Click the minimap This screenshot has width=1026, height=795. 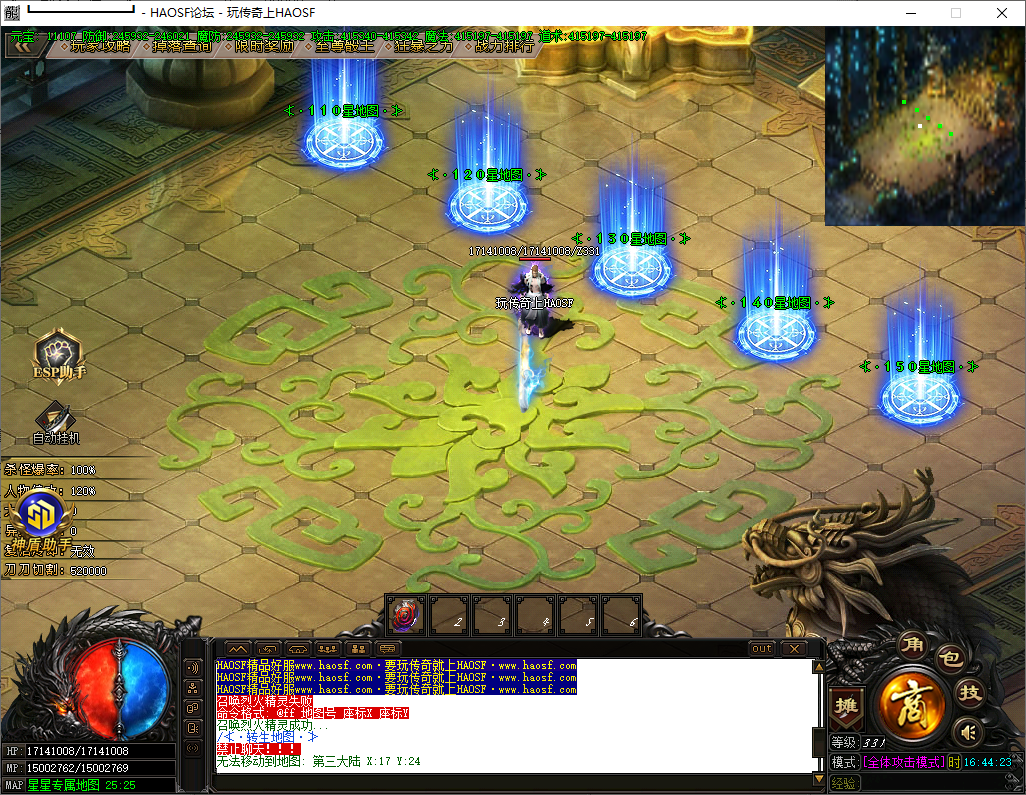coord(924,127)
